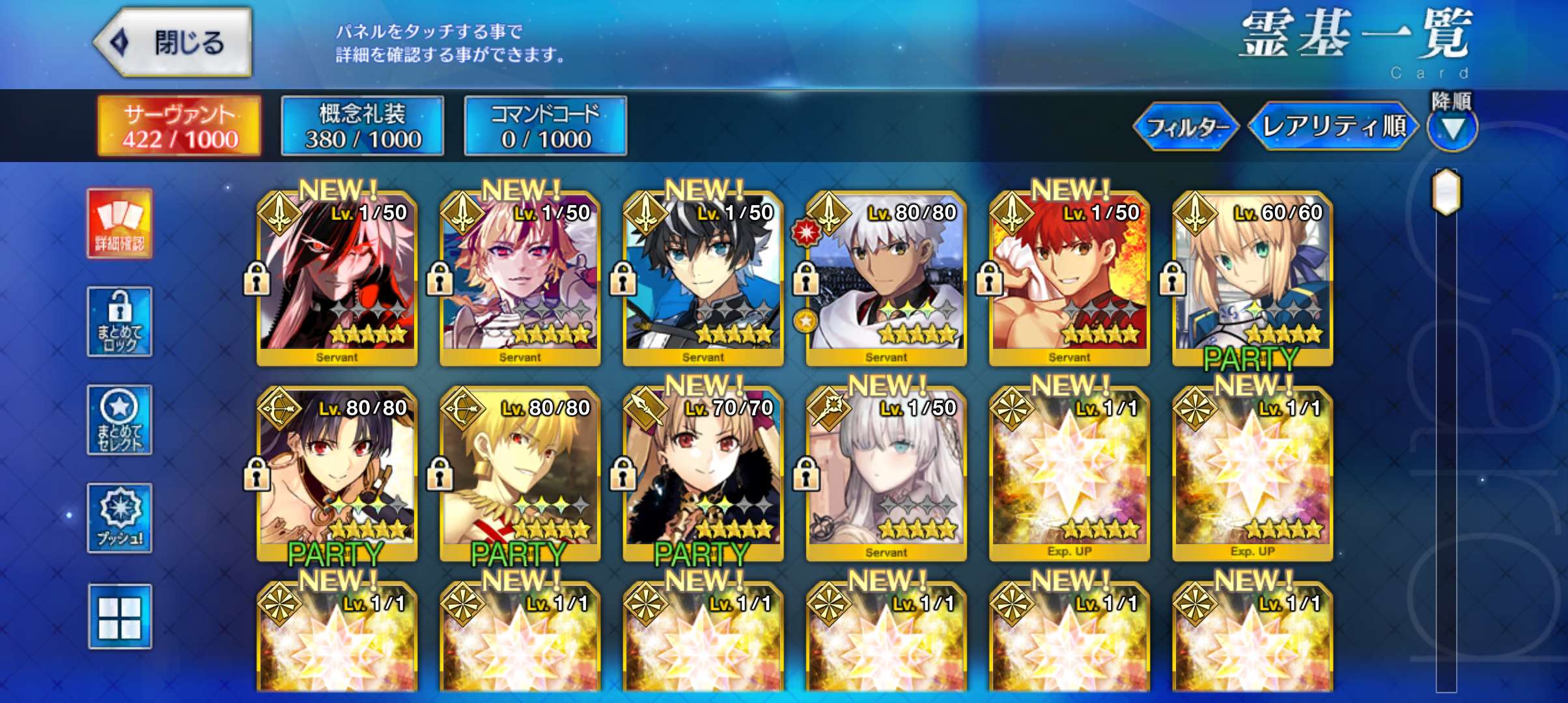Toggle the grid layout view icon
1568x703 pixels.
(120, 616)
